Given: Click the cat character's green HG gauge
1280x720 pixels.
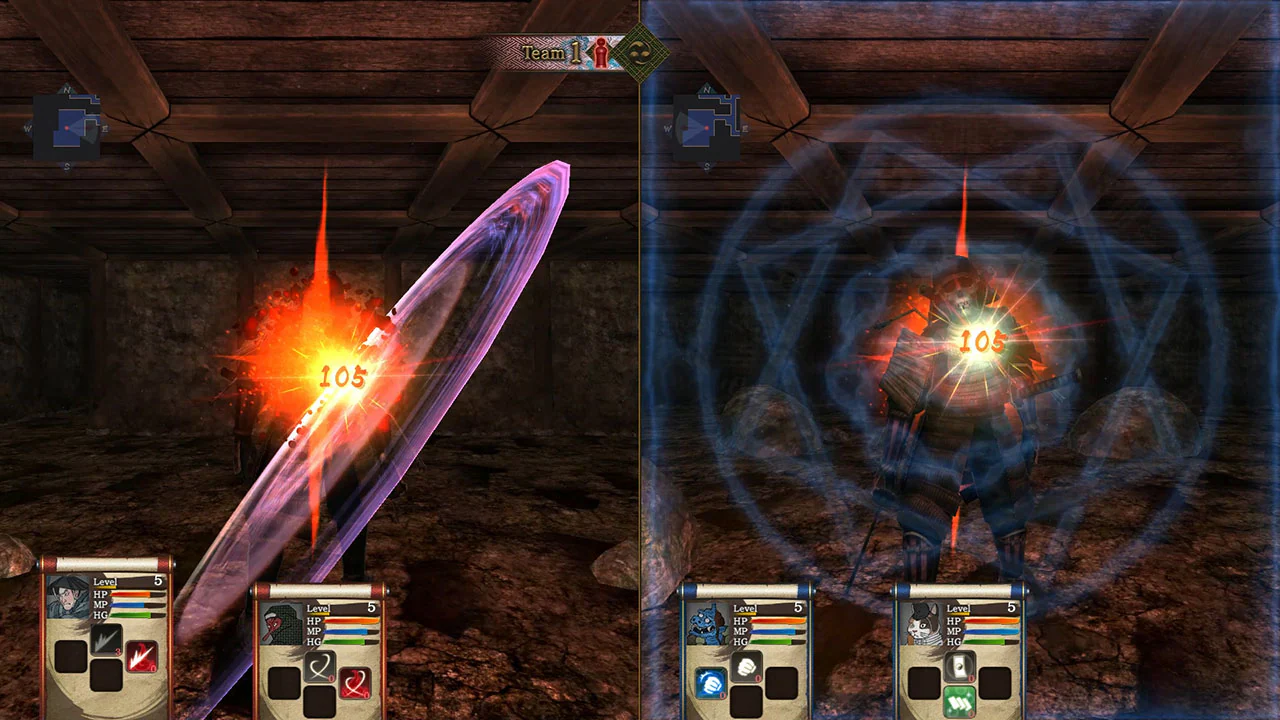Looking at the screenshot, I should [985, 642].
